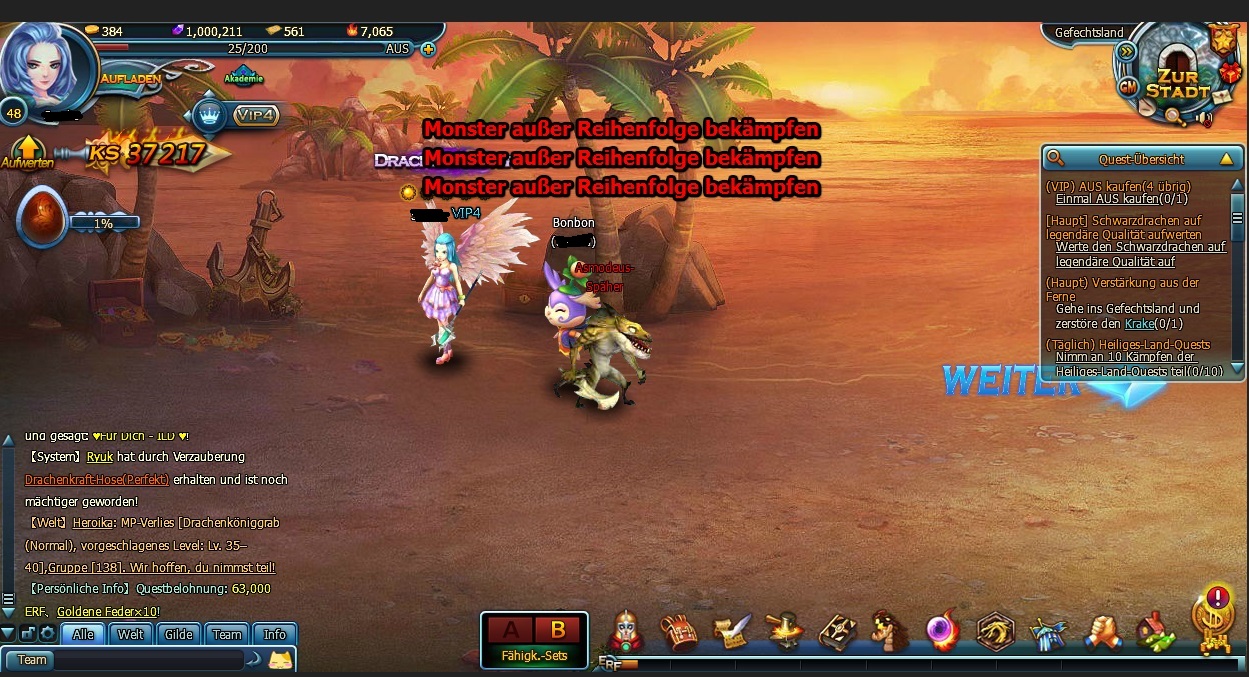The width and height of the screenshot is (1249, 677).
Task: Open the Akademie icon
Action: (x=244, y=75)
